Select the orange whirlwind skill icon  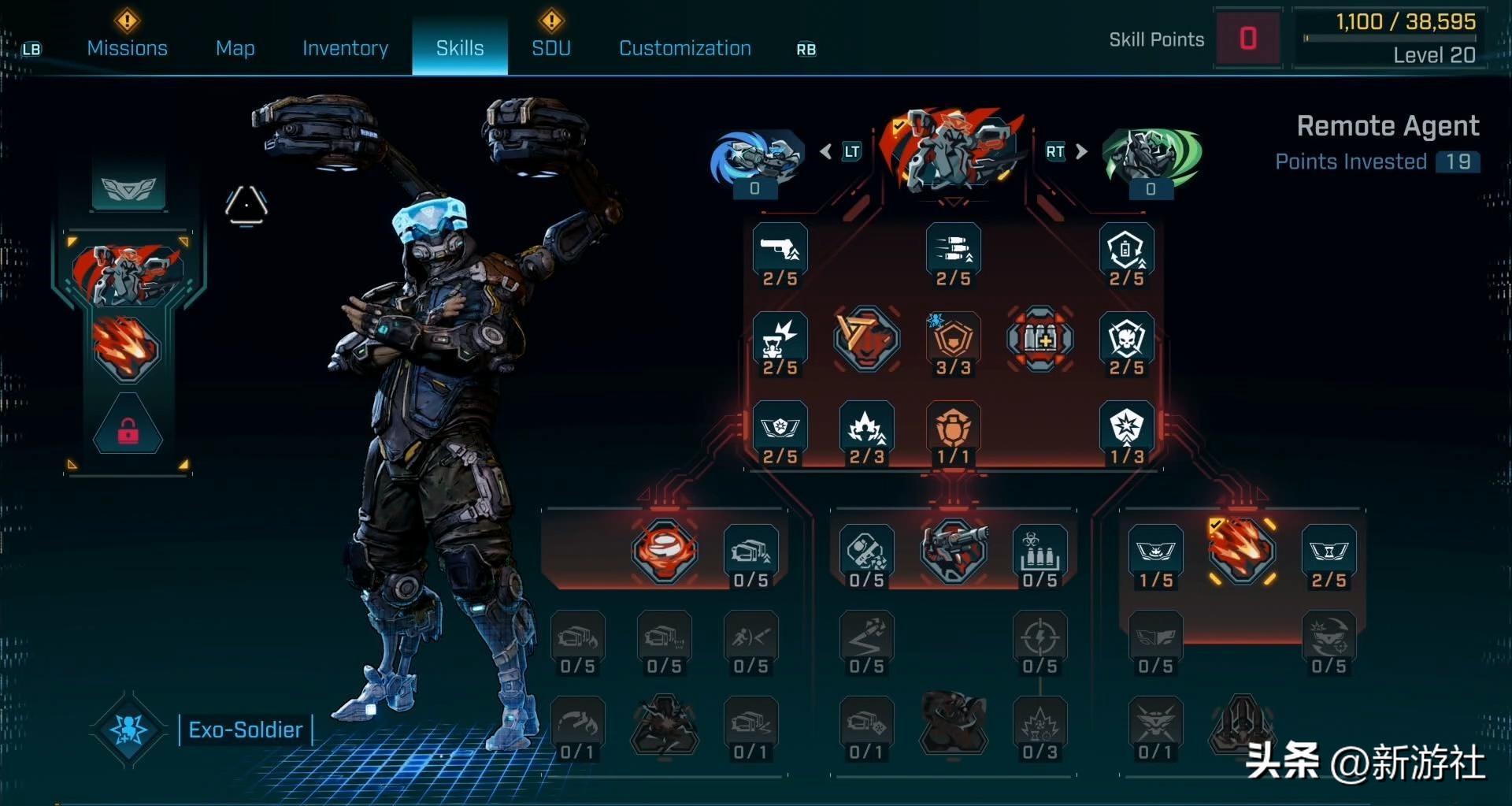point(664,551)
